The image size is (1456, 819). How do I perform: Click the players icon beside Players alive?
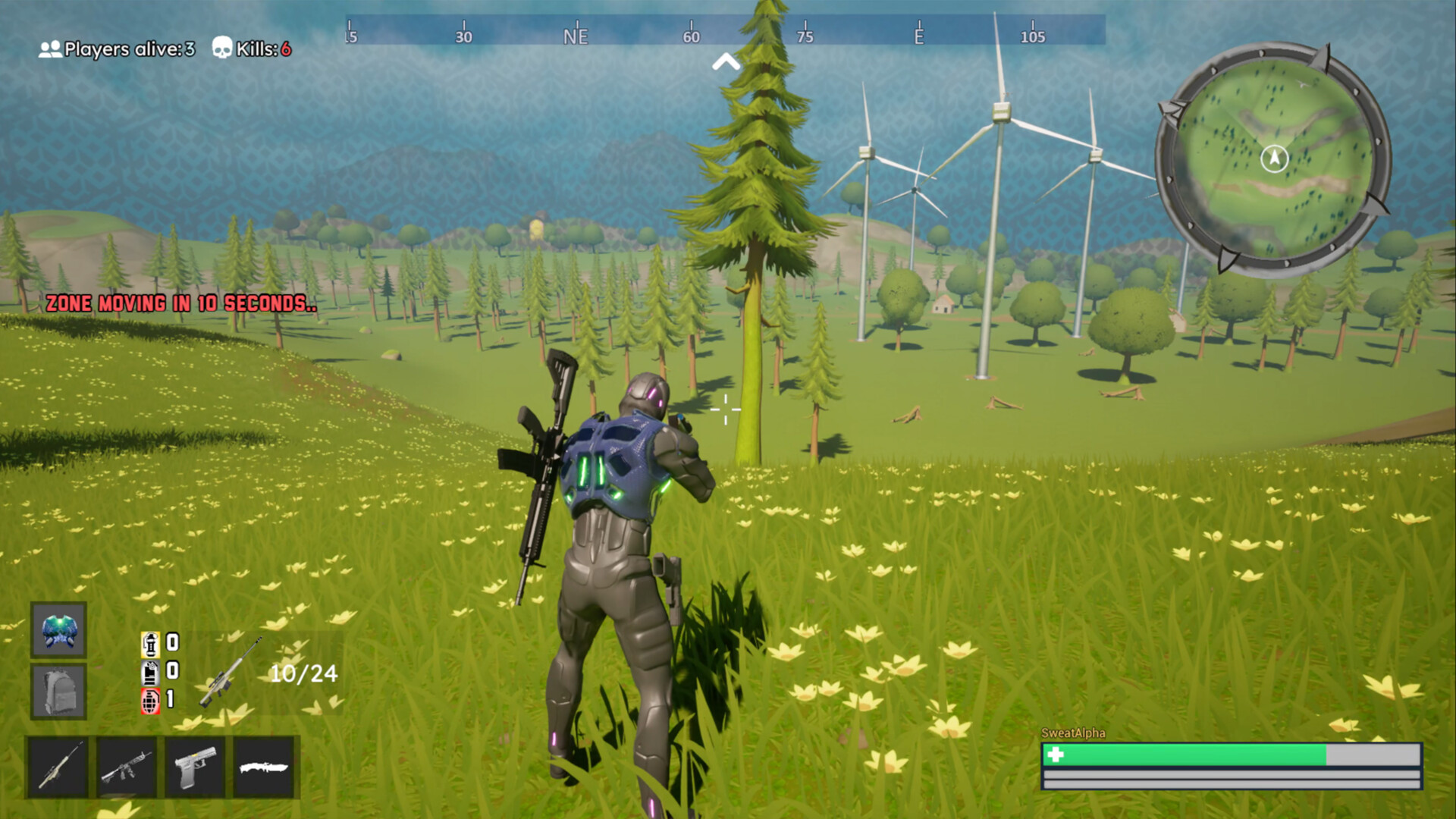point(49,49)
